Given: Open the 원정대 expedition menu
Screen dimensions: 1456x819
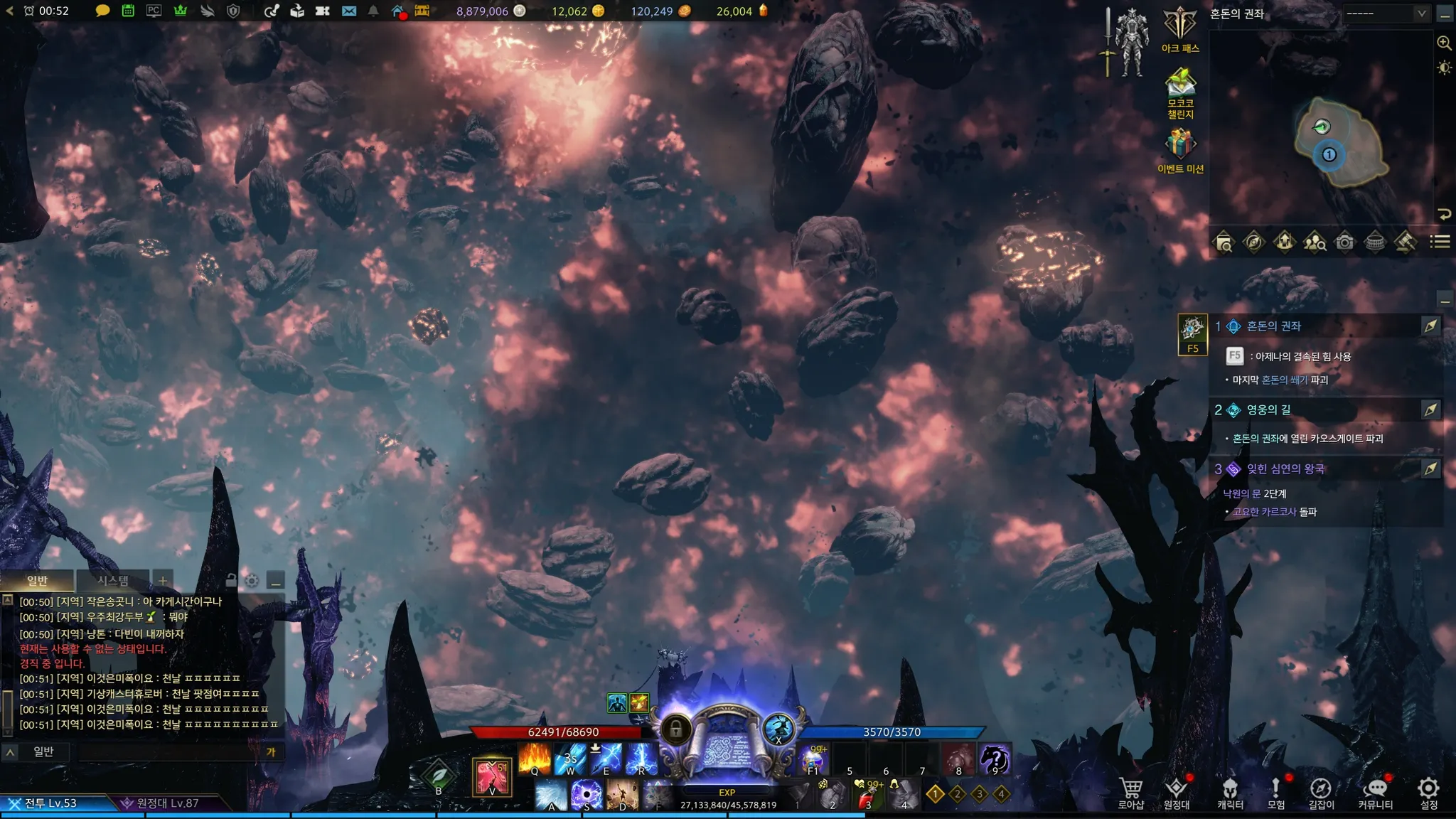Looking at the screenshot, I should pos(1177,792).
